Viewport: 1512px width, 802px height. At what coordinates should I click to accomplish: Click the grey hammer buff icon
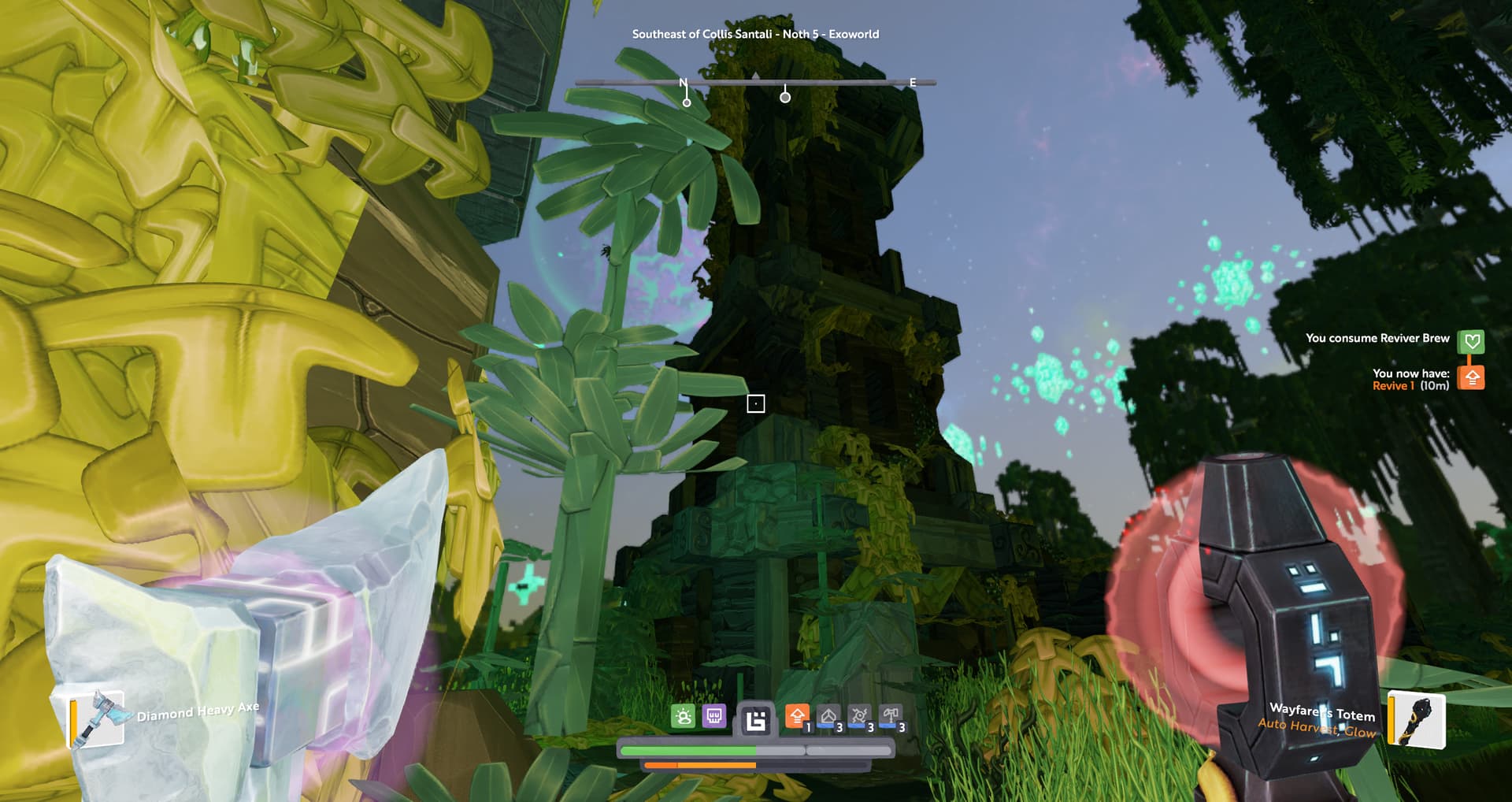(x=890, y=716)
